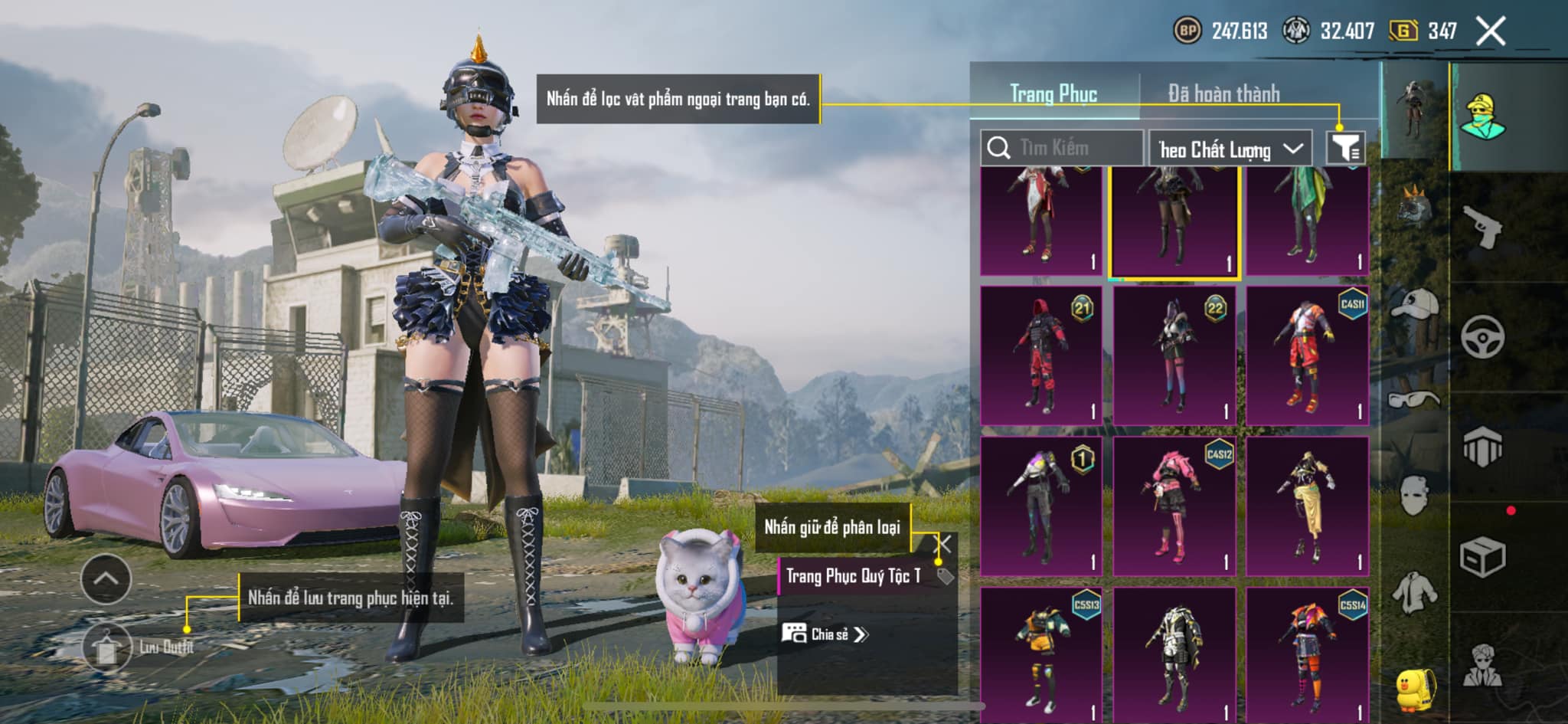This screenshot has height=724, width=1568.
Task: Select the dark outfit with badge 22
Action: pyautogui.click(x=1174, y=355)
